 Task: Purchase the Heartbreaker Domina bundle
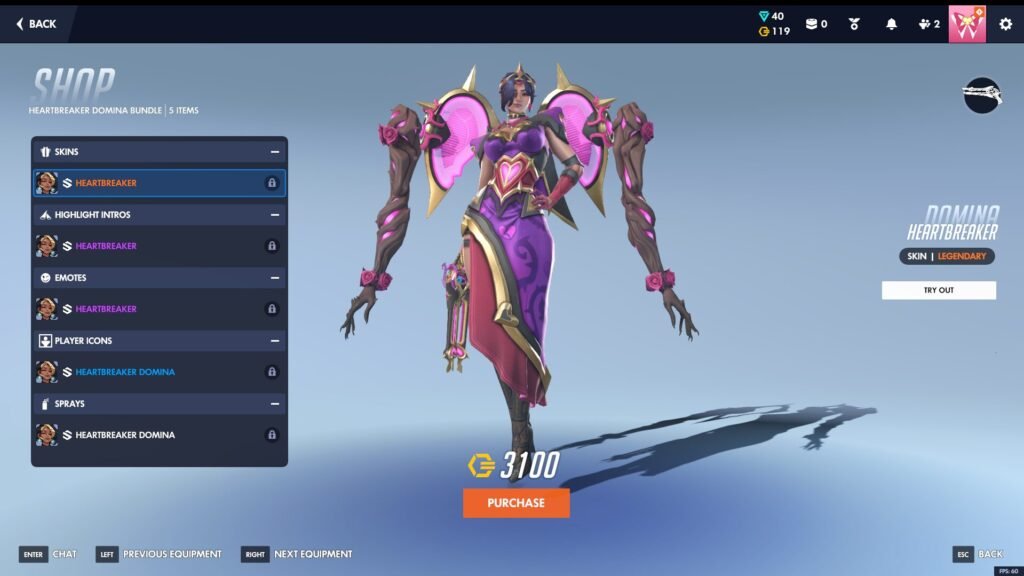pos(516,503)
